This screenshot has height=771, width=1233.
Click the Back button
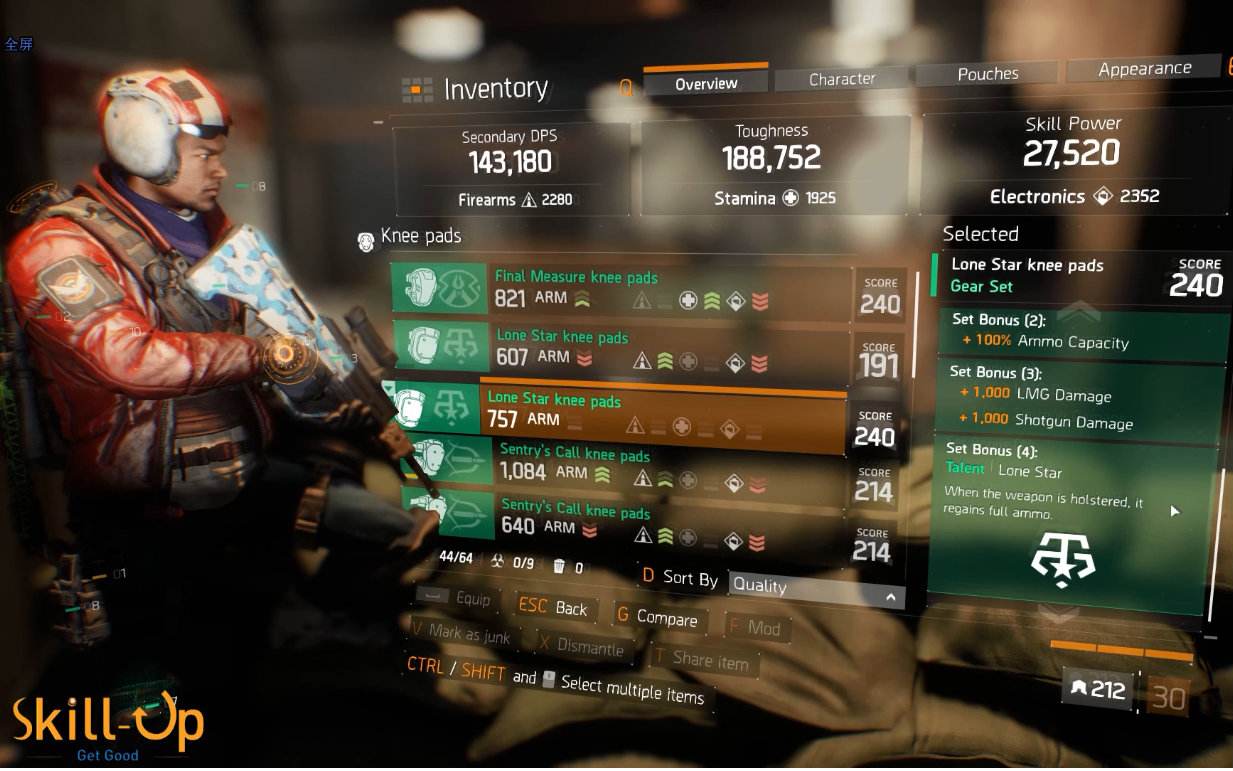click(556, 608)
